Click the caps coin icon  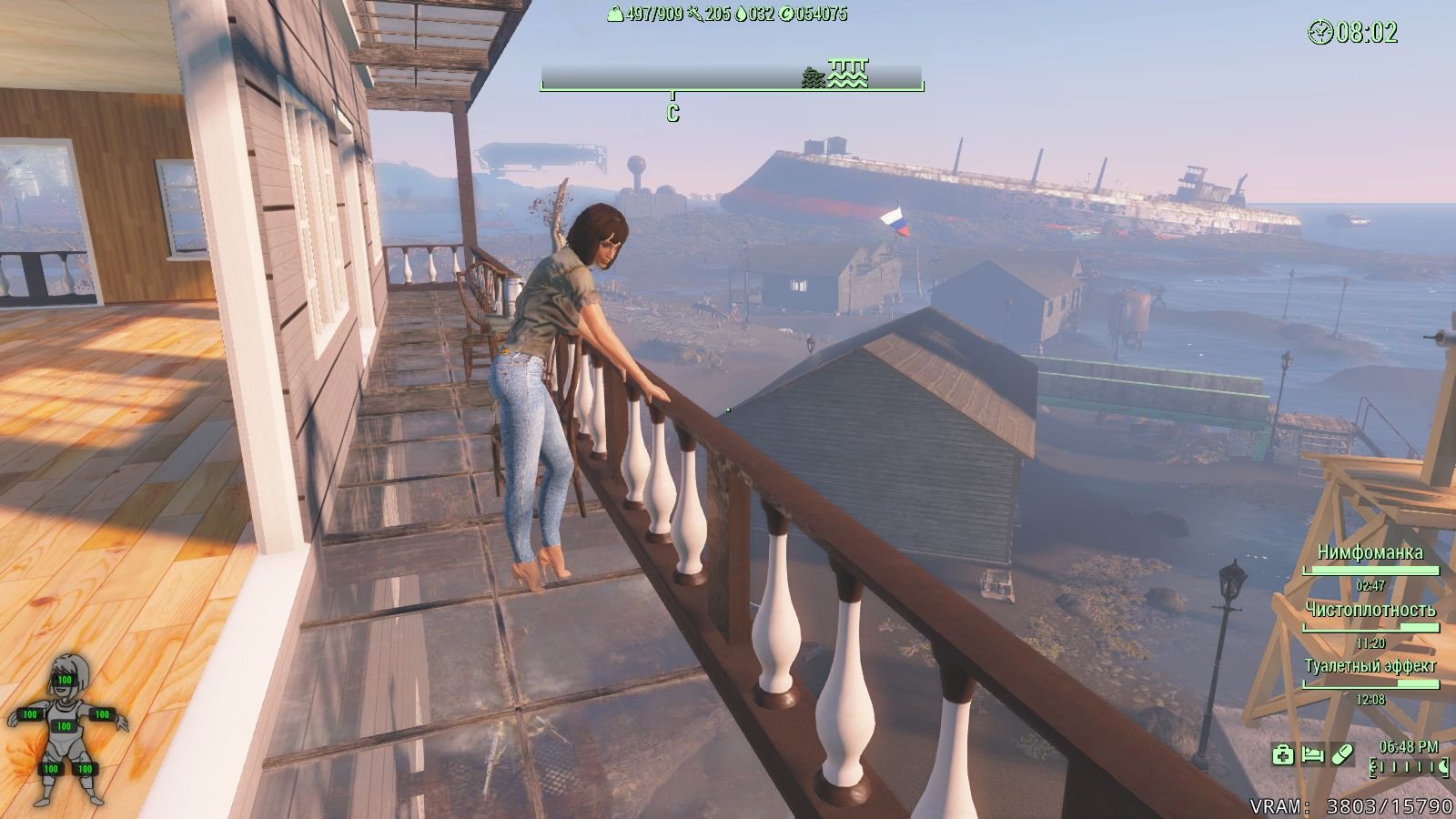click(786, 14)
